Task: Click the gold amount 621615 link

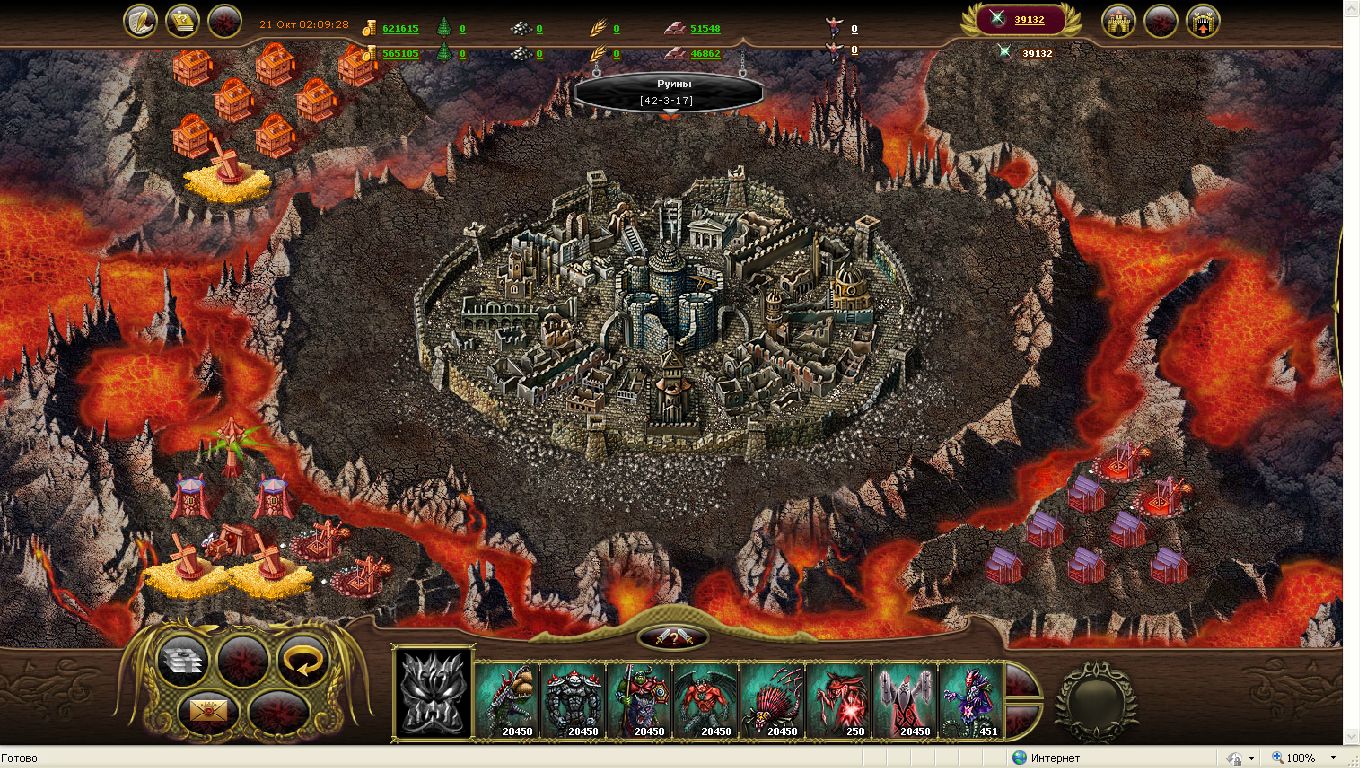Action: click(400, 29)
